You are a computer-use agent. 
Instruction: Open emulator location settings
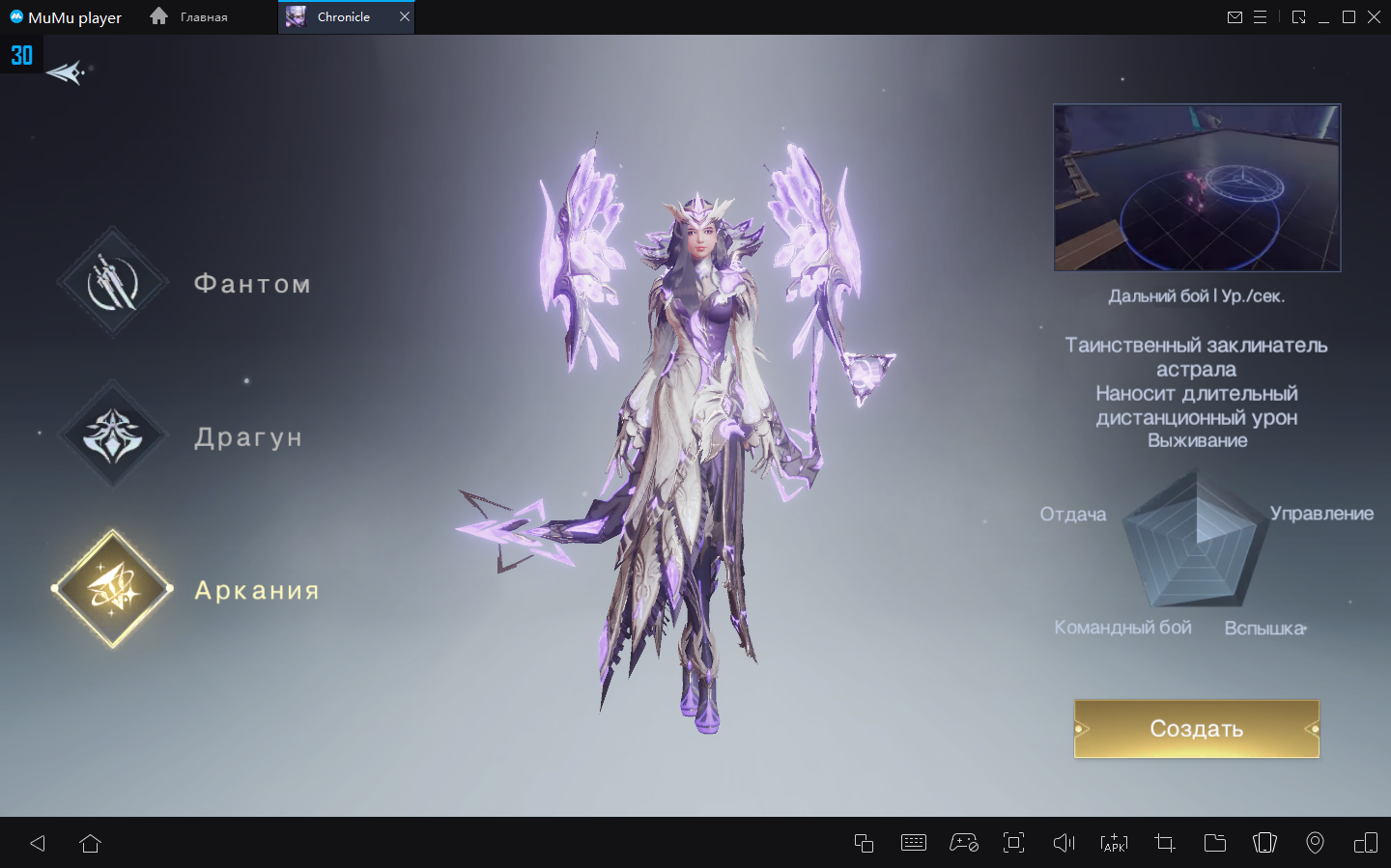pyautogui.click(x=1315, y=843)
